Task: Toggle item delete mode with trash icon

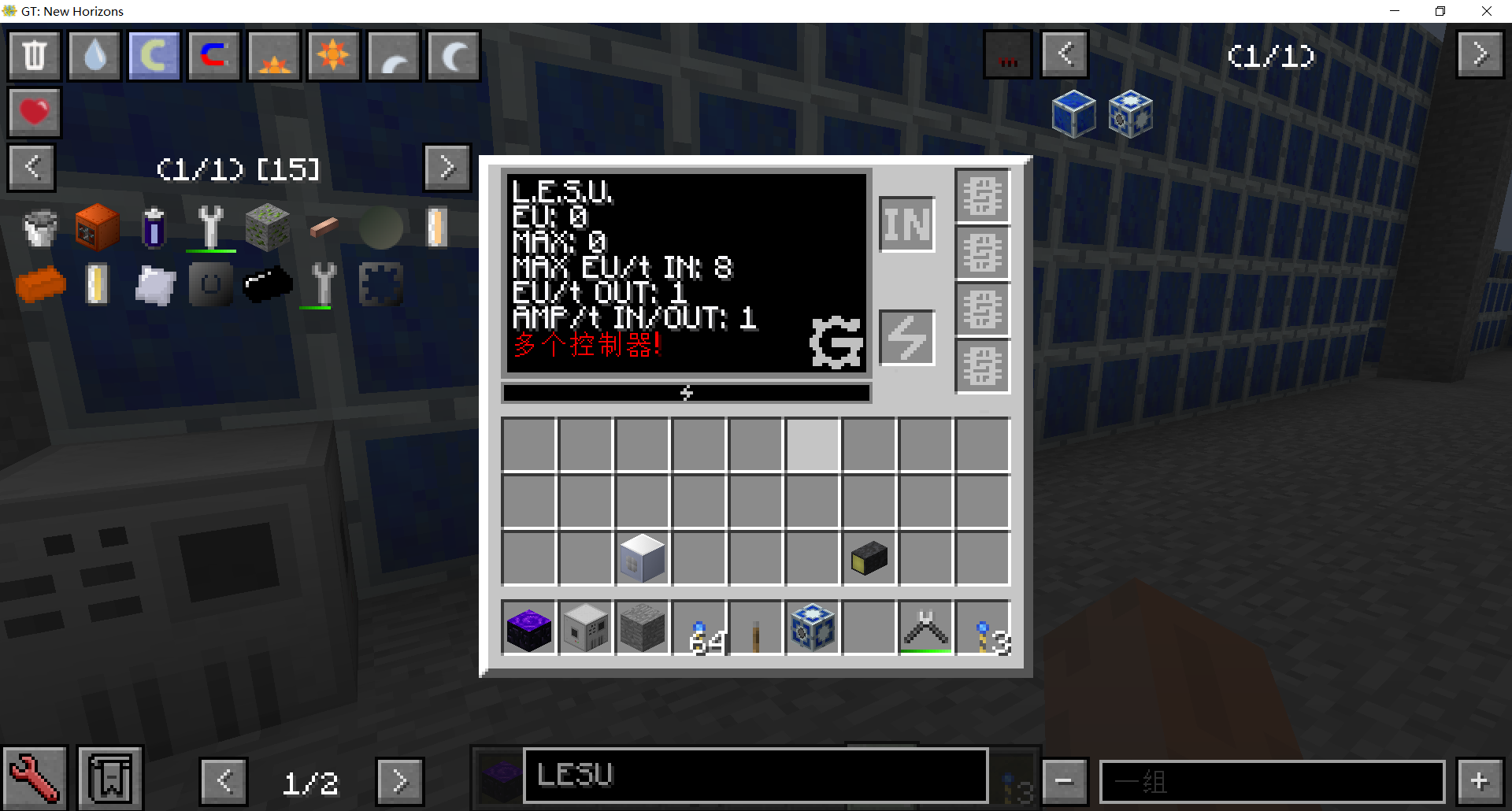Action: [x=34, y=55]
